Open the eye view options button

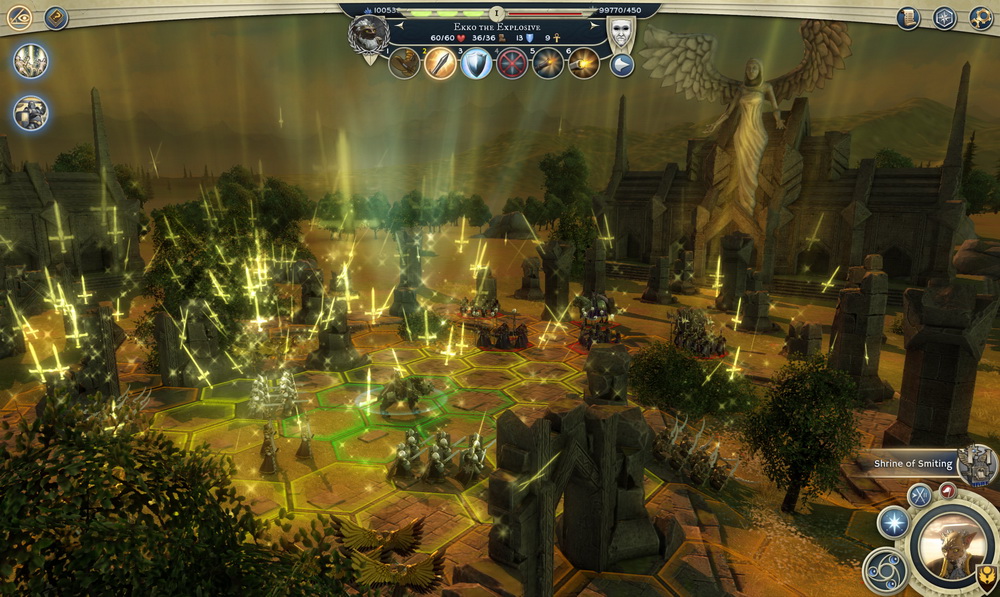pos(20,17)
